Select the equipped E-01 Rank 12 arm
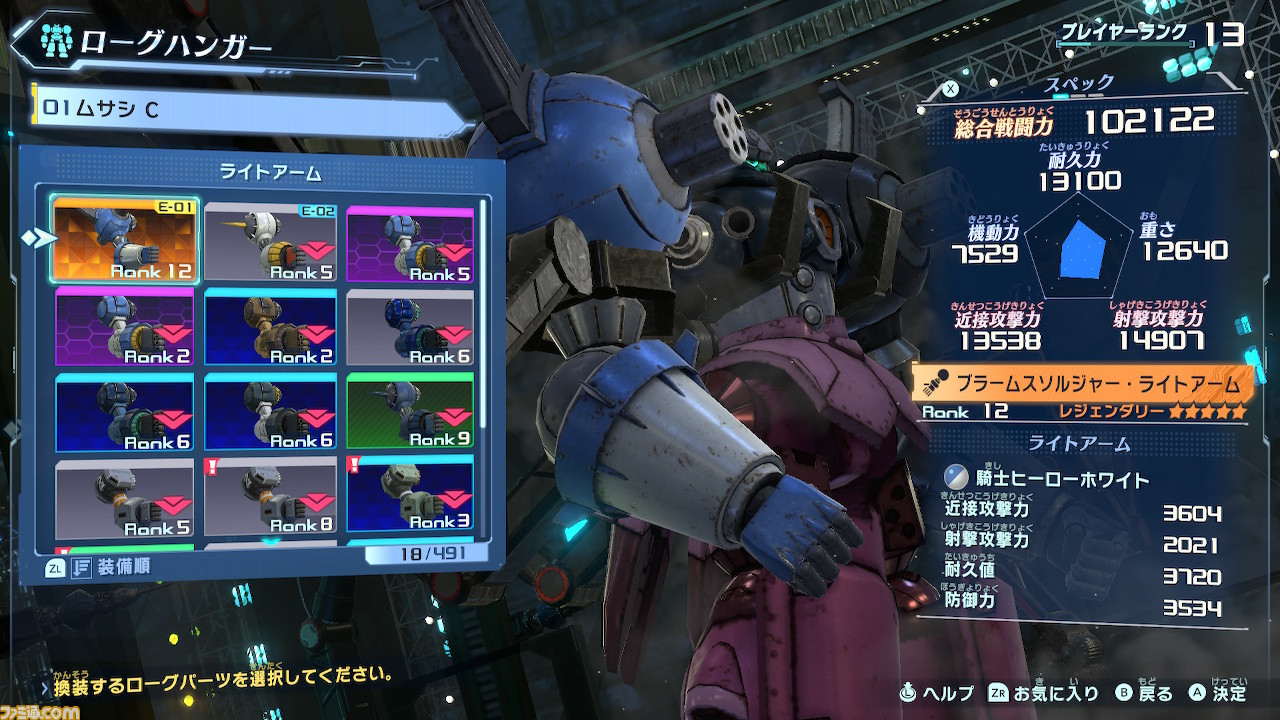The height and width of the screenshot is (720, 1280). [x=125, y=240]
